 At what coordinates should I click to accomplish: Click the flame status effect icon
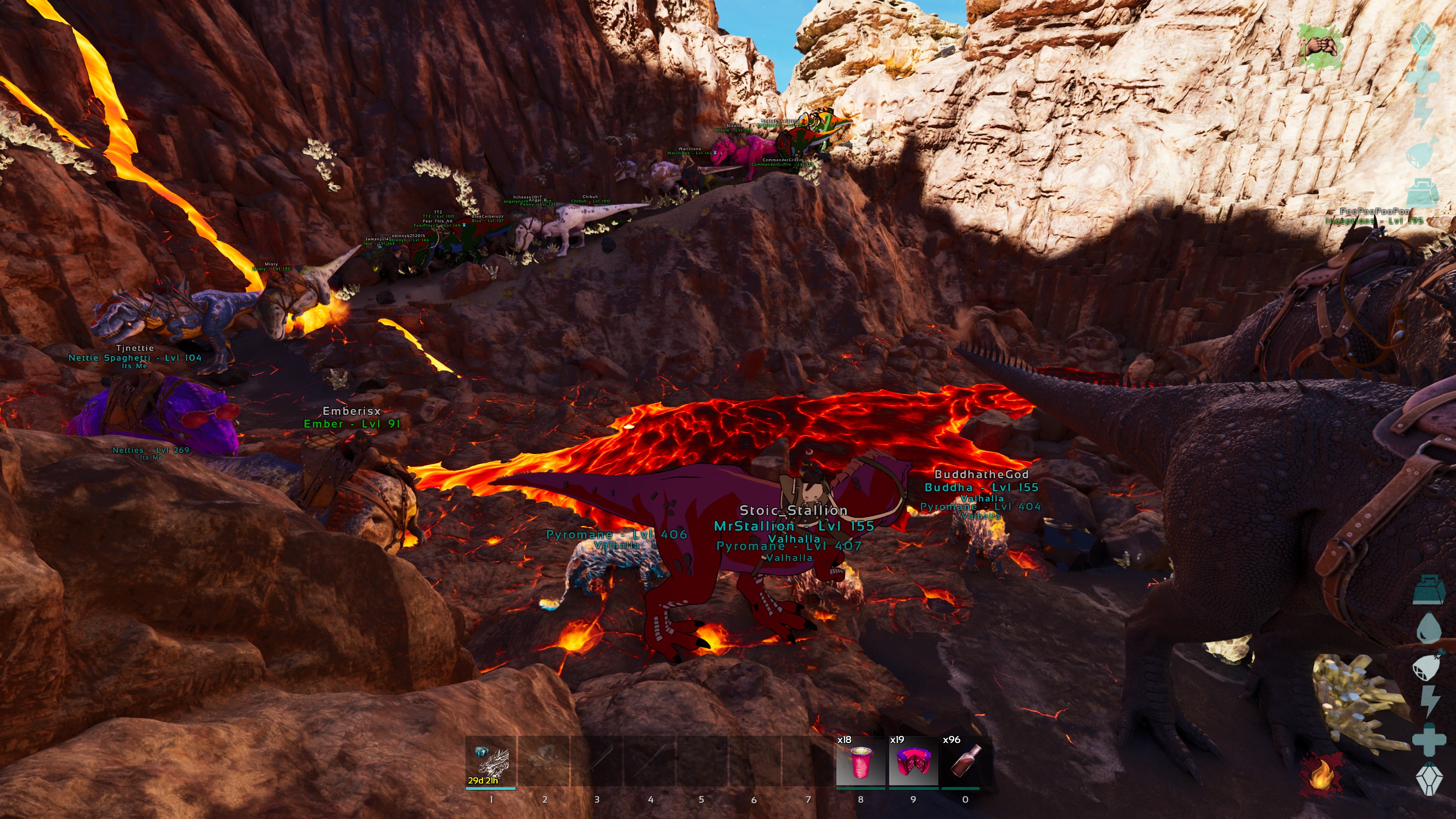coord(1321,775)
